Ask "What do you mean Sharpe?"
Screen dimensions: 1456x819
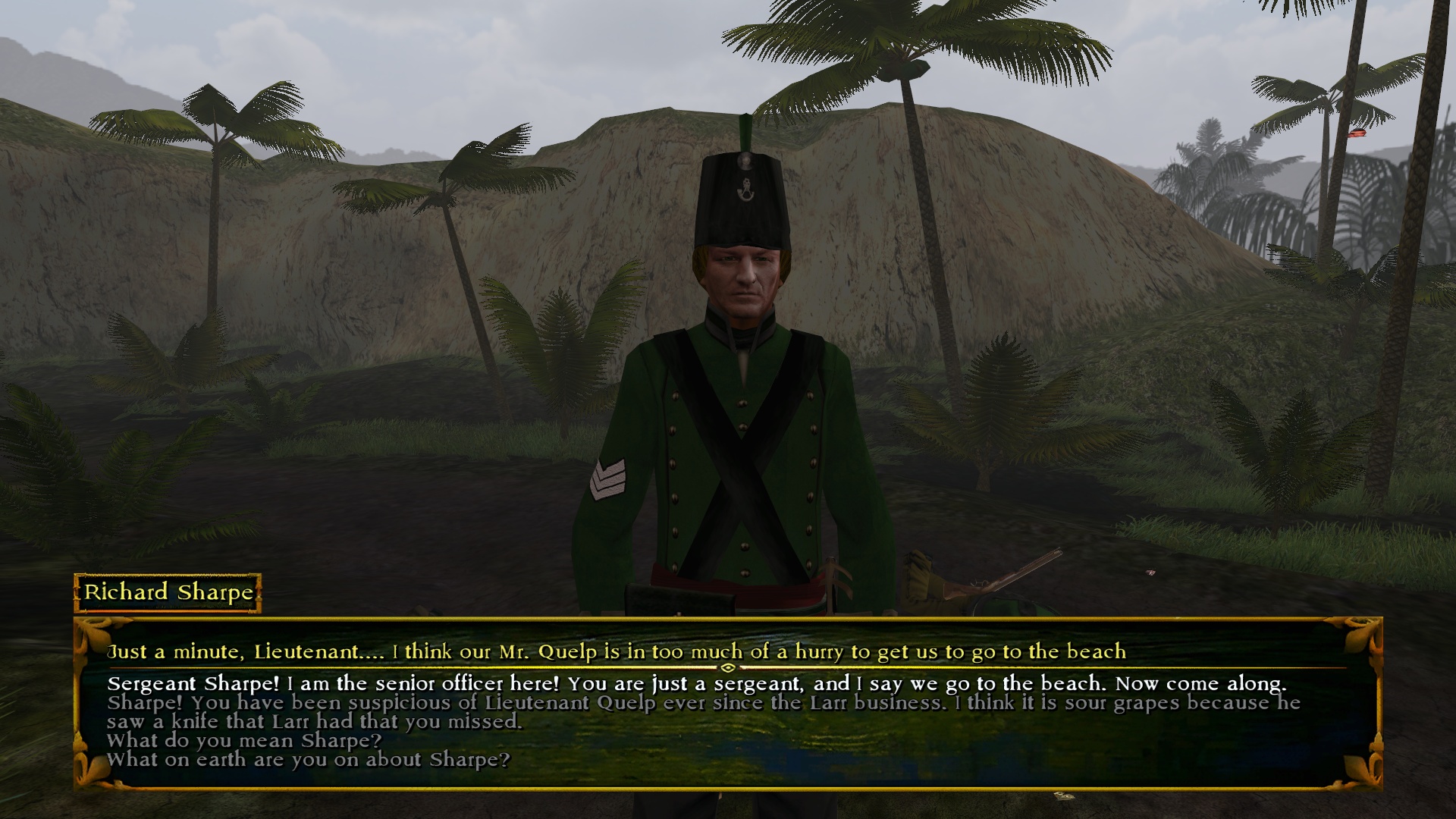point(244,740)
